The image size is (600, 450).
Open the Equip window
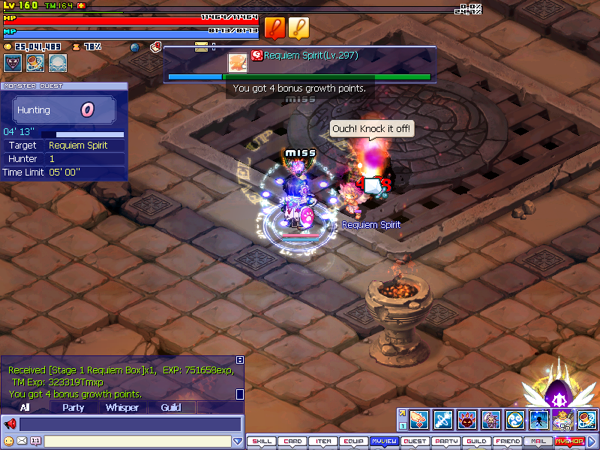point(353,441)
